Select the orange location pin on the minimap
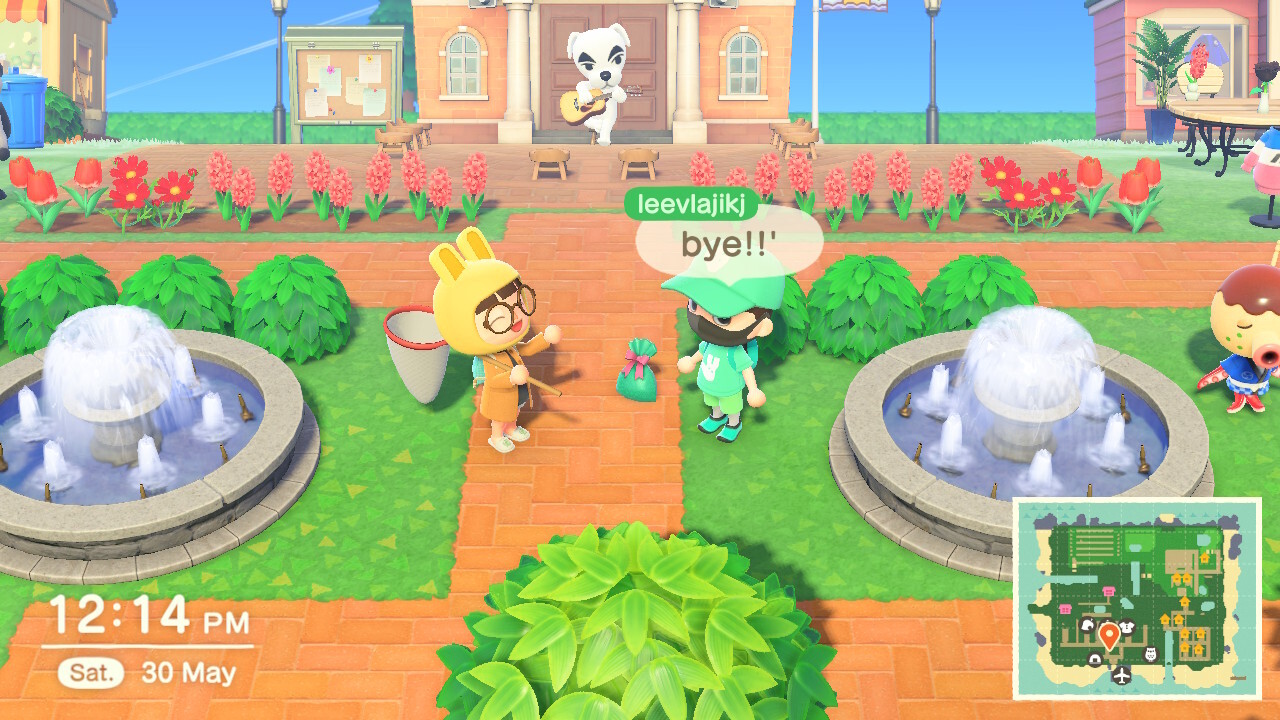1280x720 pixels. 1109,635
